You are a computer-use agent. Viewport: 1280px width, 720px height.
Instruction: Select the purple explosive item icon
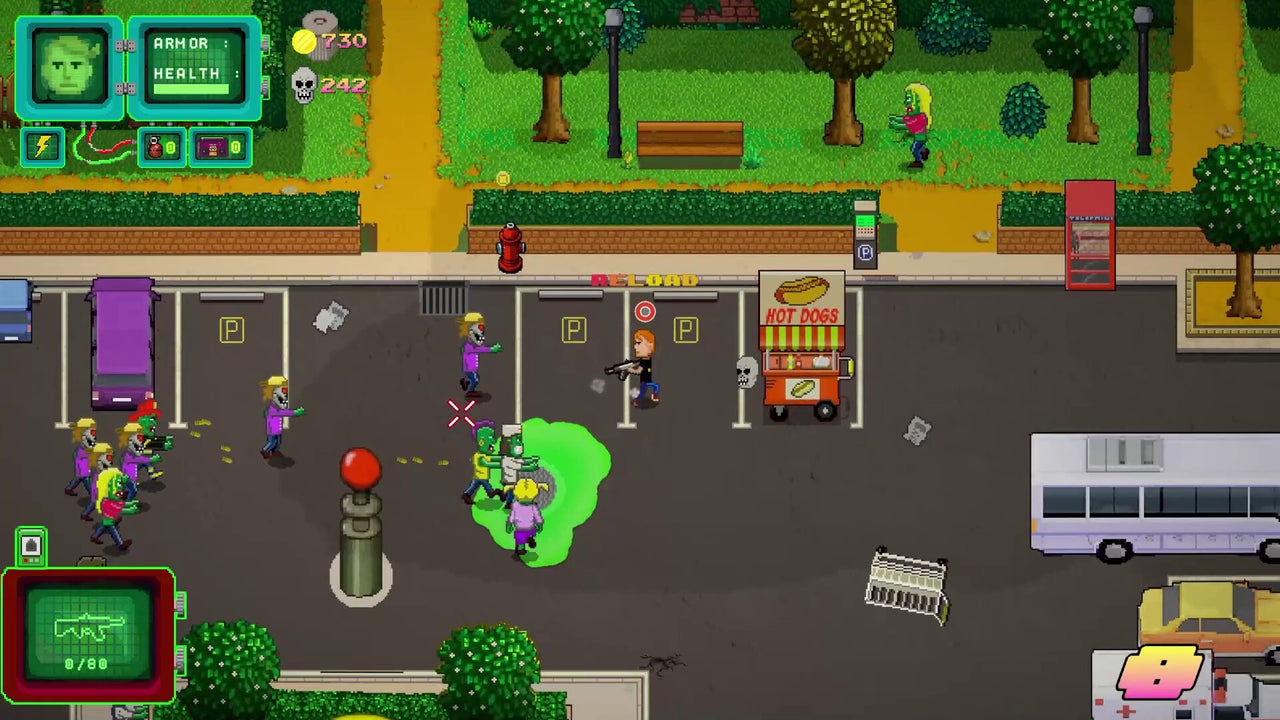(212, 148)
